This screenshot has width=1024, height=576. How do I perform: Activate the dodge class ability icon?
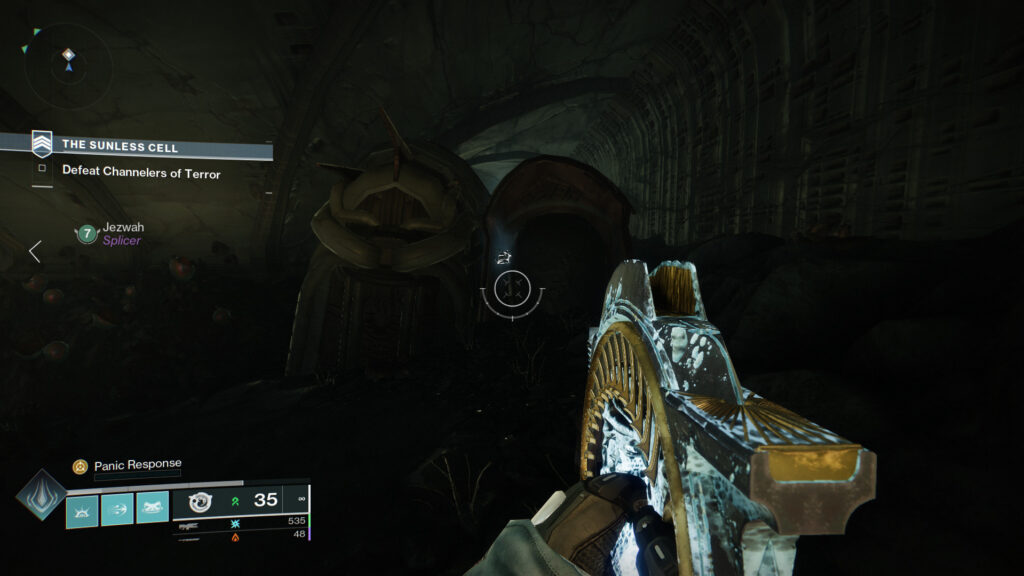click(117, 510)
